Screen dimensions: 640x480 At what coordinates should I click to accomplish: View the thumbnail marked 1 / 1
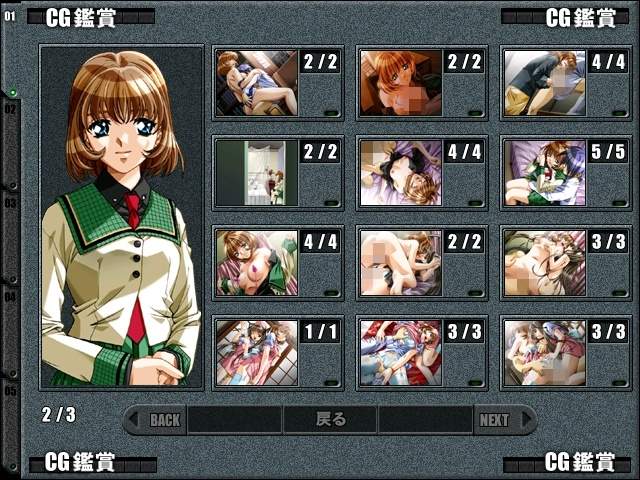point(257,353)
